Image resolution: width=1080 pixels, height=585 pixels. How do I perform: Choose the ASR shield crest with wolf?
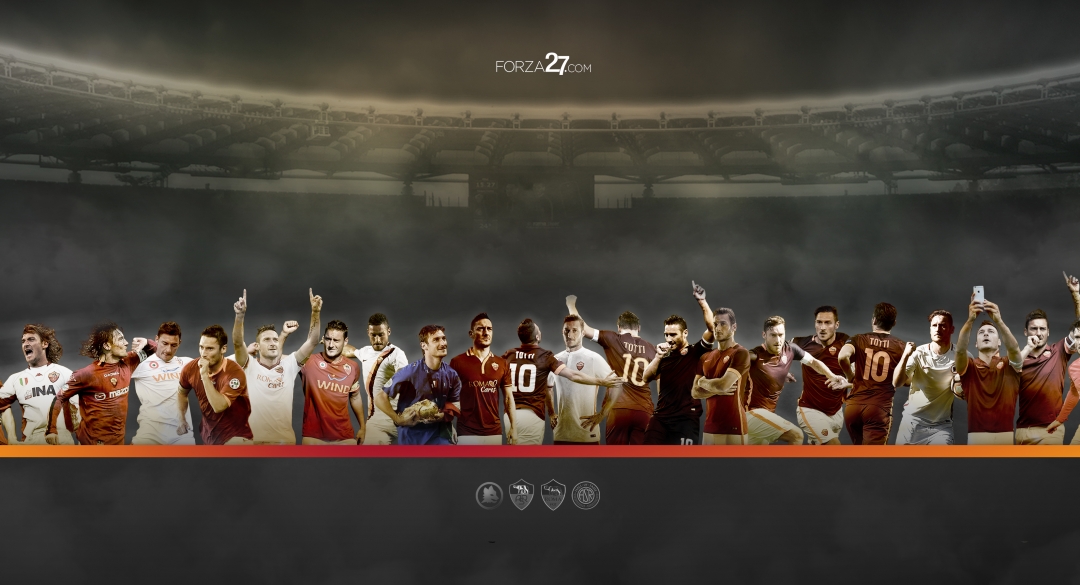point(521,495)
